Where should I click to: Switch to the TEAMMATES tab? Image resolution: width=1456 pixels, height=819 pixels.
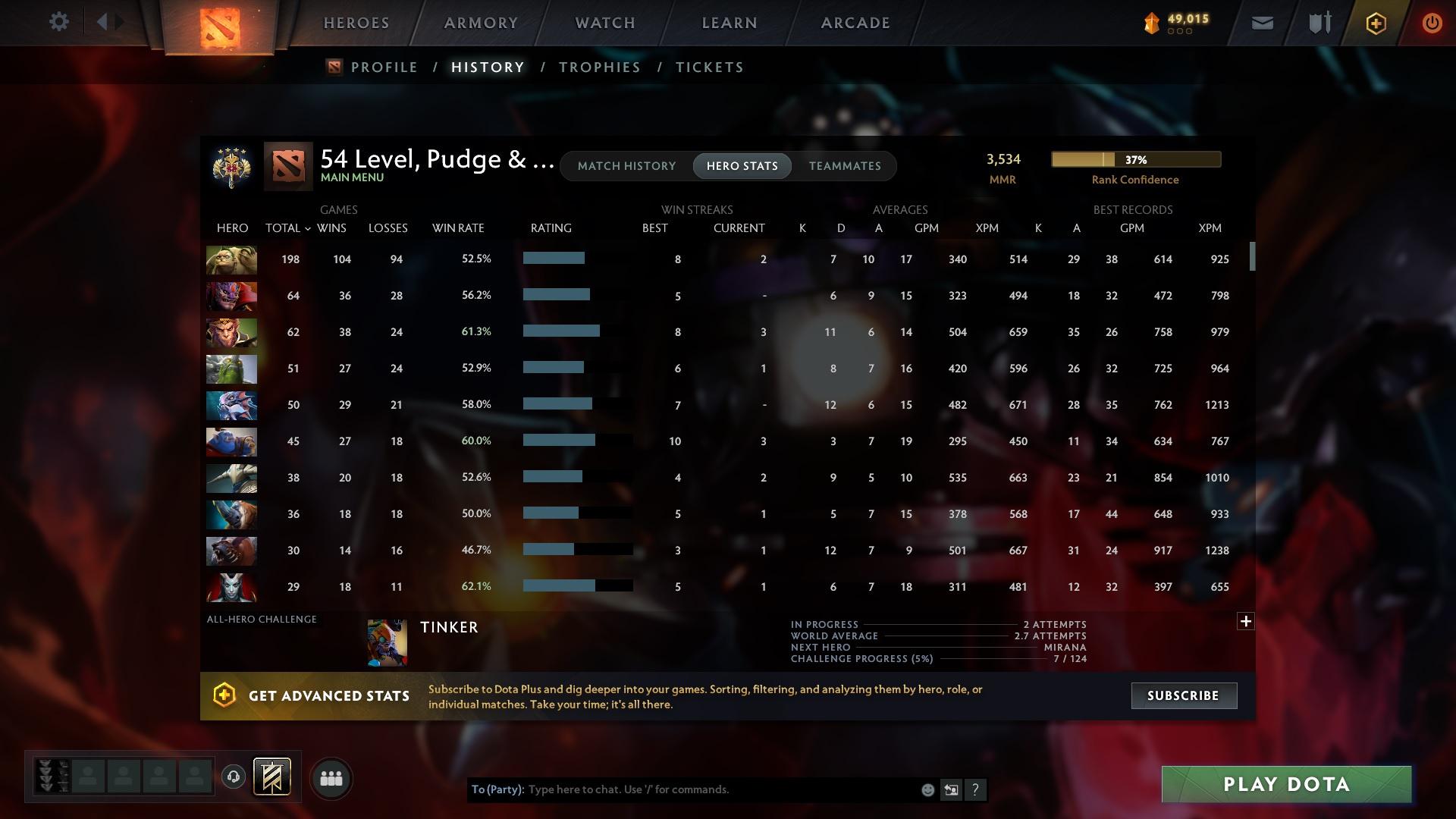click(845, 165)
